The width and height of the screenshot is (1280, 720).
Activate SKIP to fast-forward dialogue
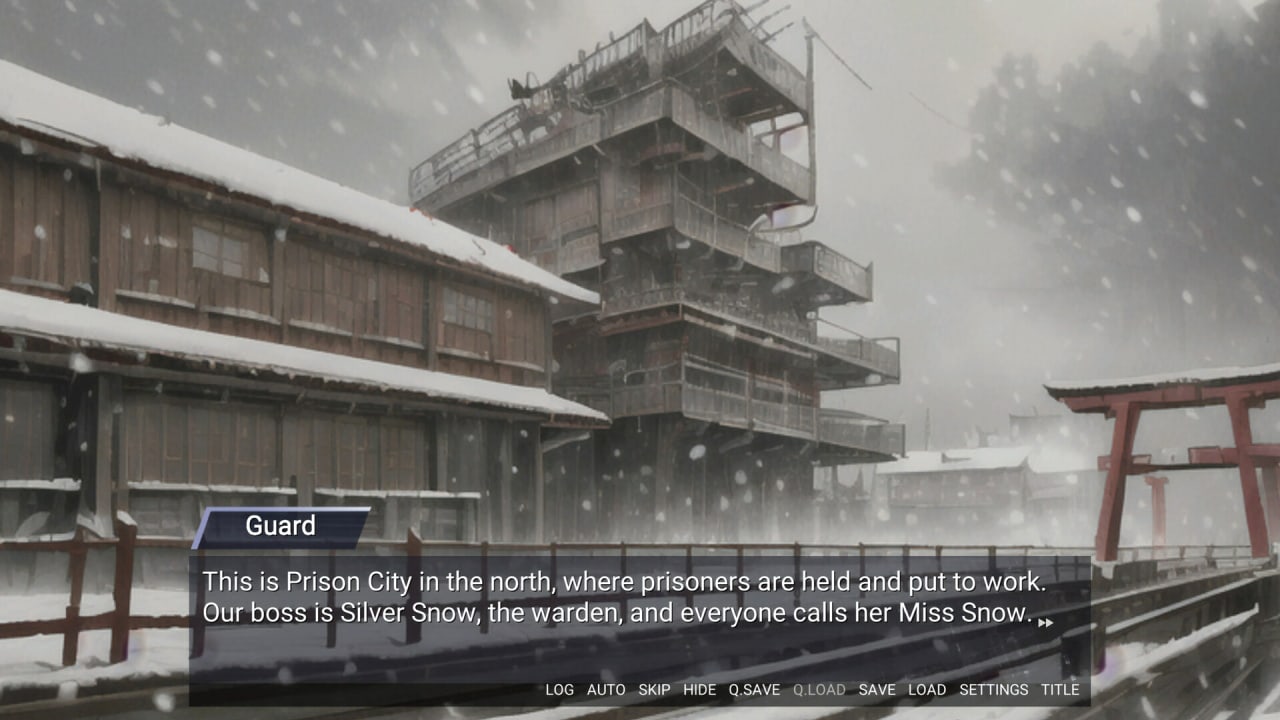pyautogui.click(x=654, y=690)
